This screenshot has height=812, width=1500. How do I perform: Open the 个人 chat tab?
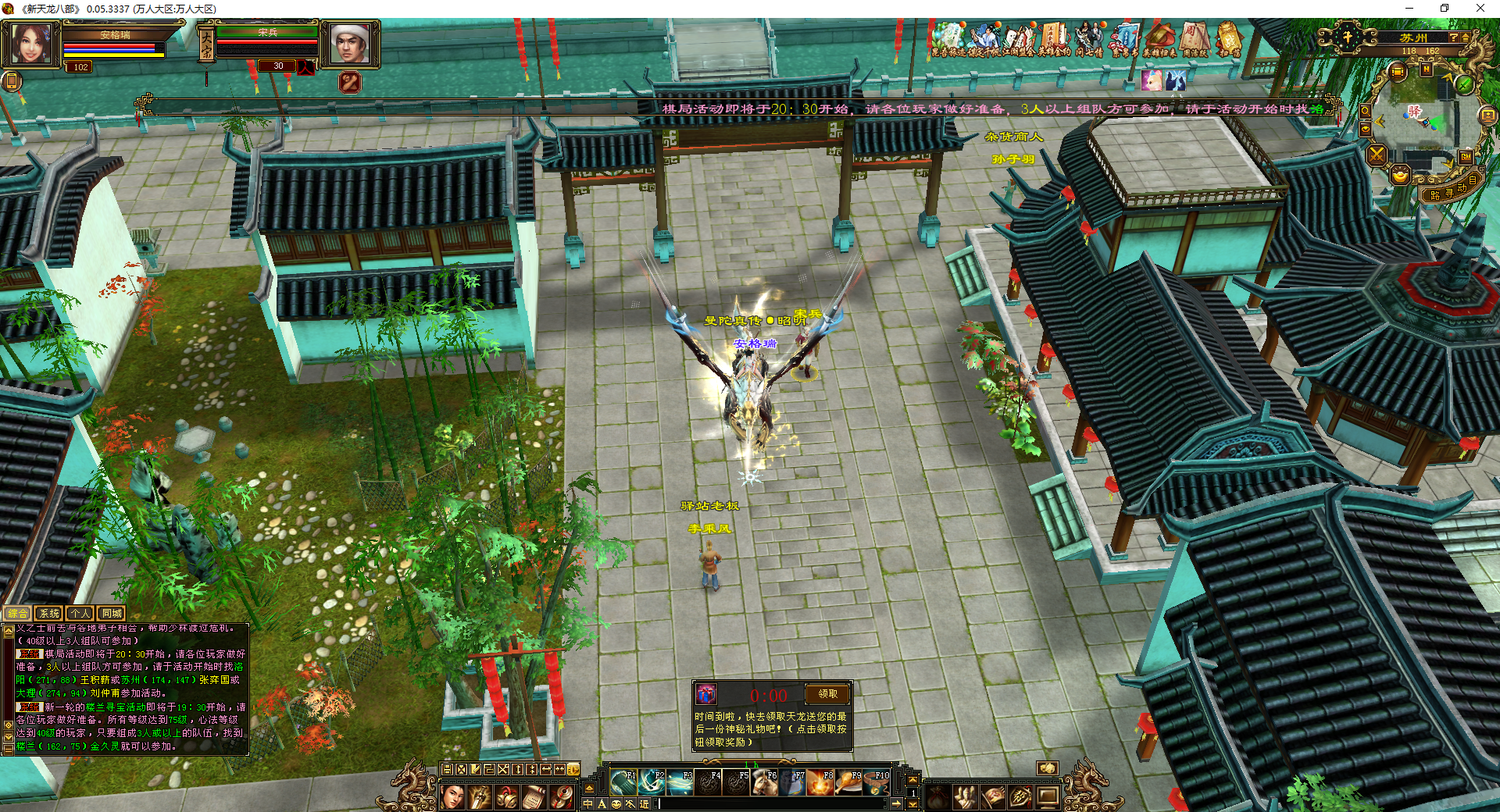(80, 614)
